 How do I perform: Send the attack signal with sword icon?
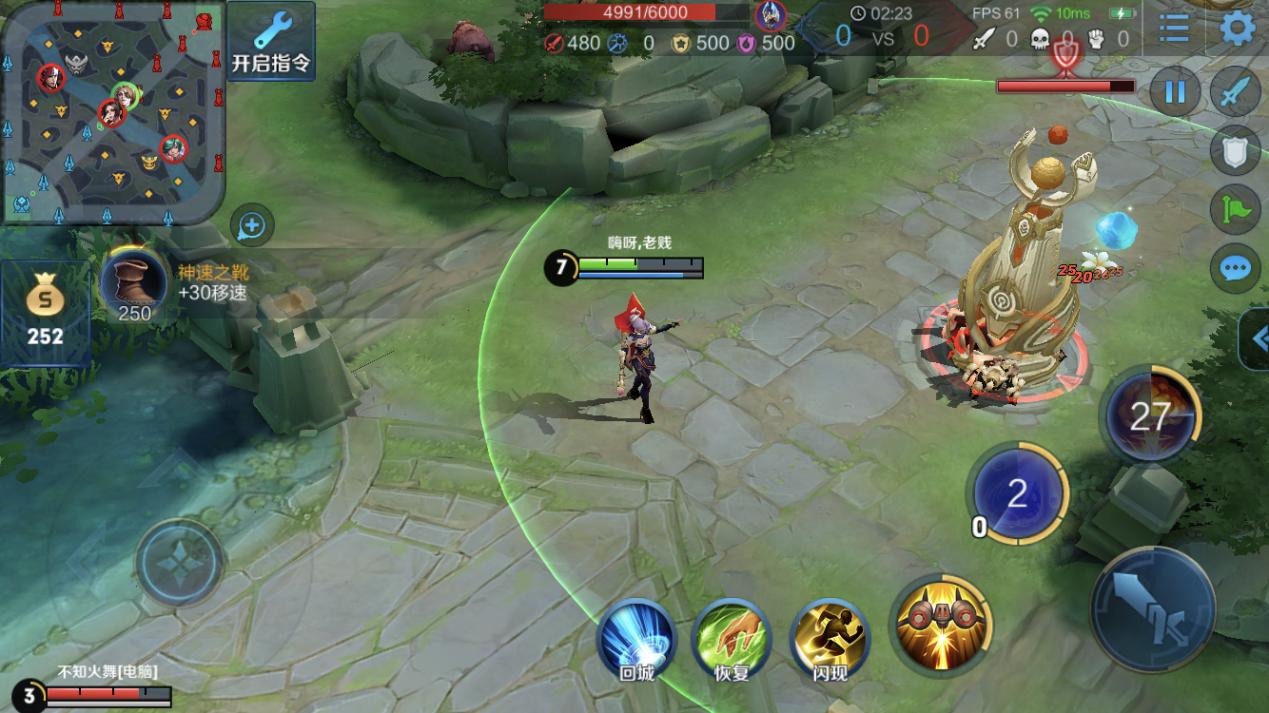1235,93
